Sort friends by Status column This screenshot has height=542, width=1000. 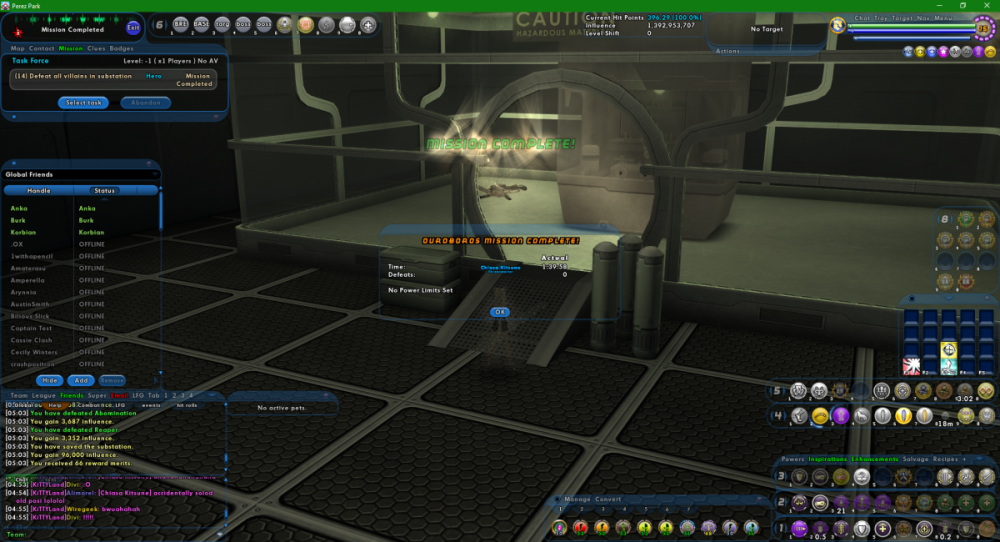tap(105, 190)
